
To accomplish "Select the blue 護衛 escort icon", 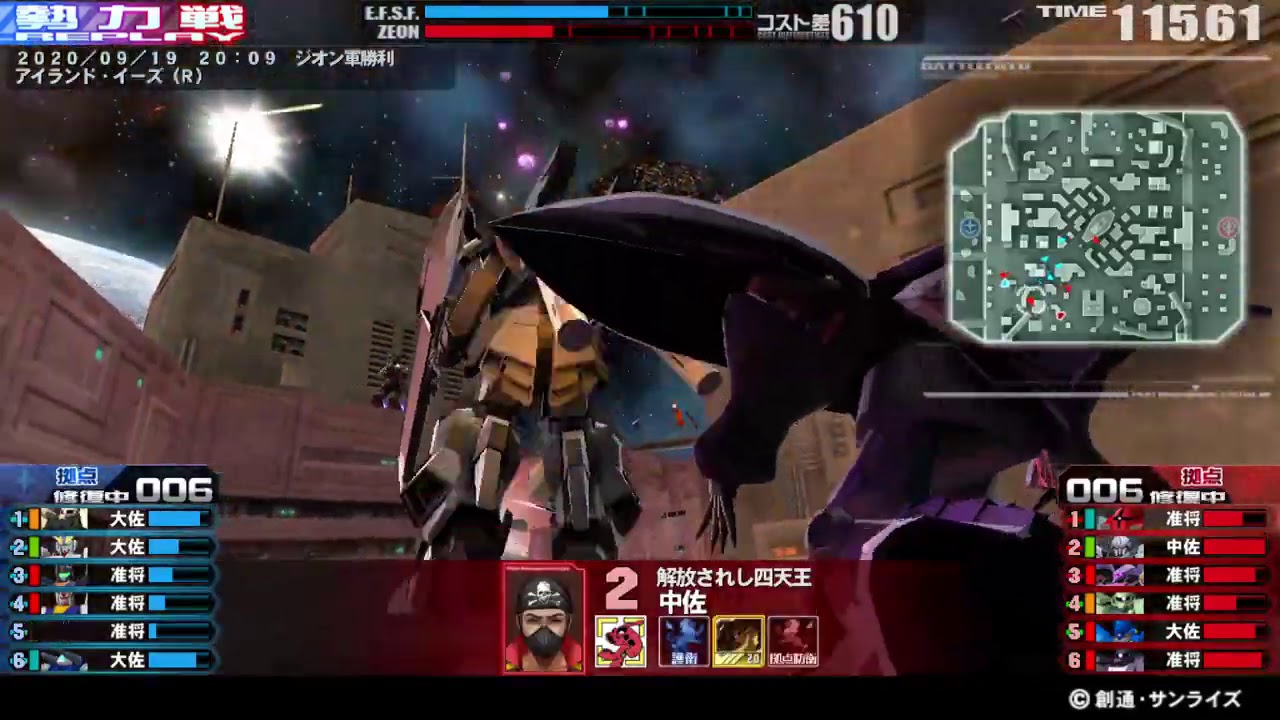I will (x=684, y=641).
